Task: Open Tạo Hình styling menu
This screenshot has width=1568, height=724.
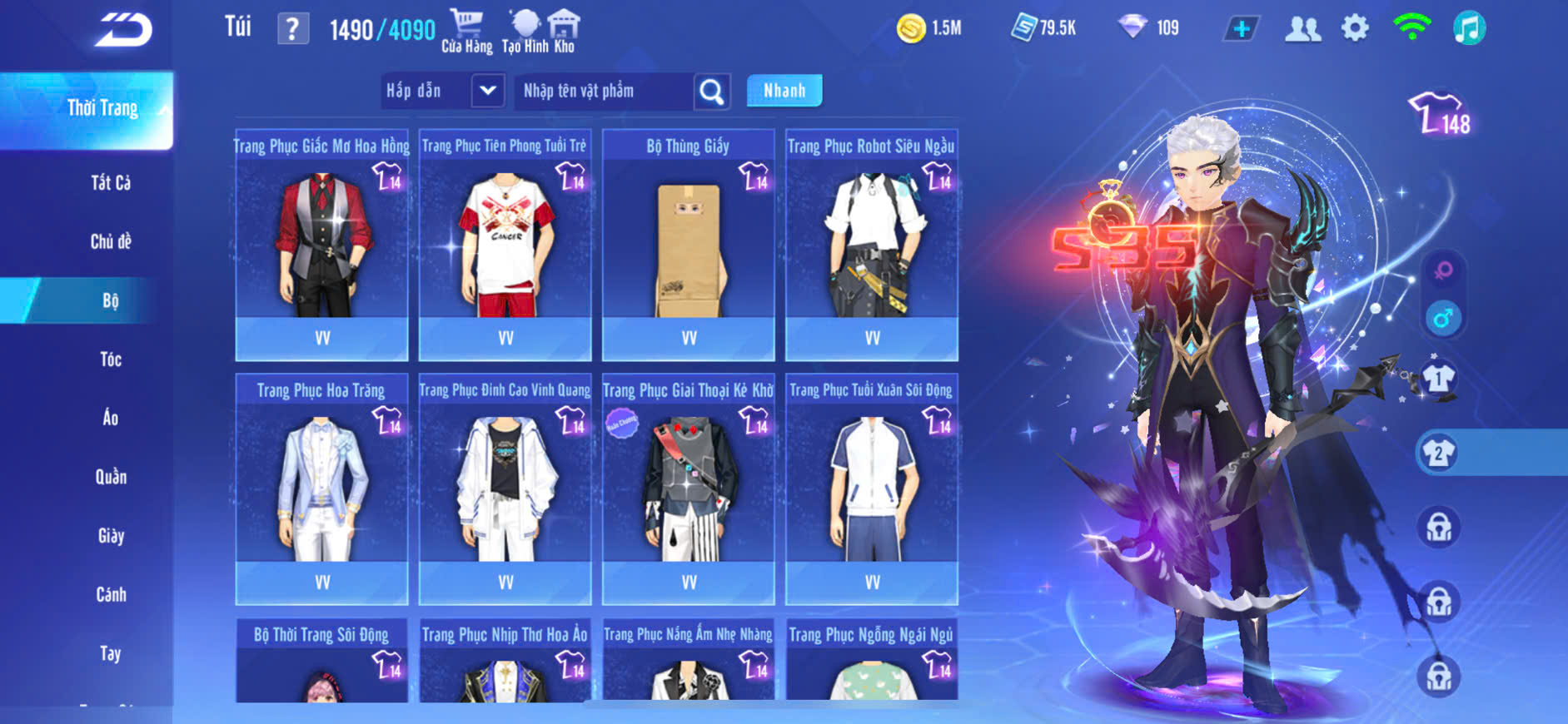Action: (525, 31)
